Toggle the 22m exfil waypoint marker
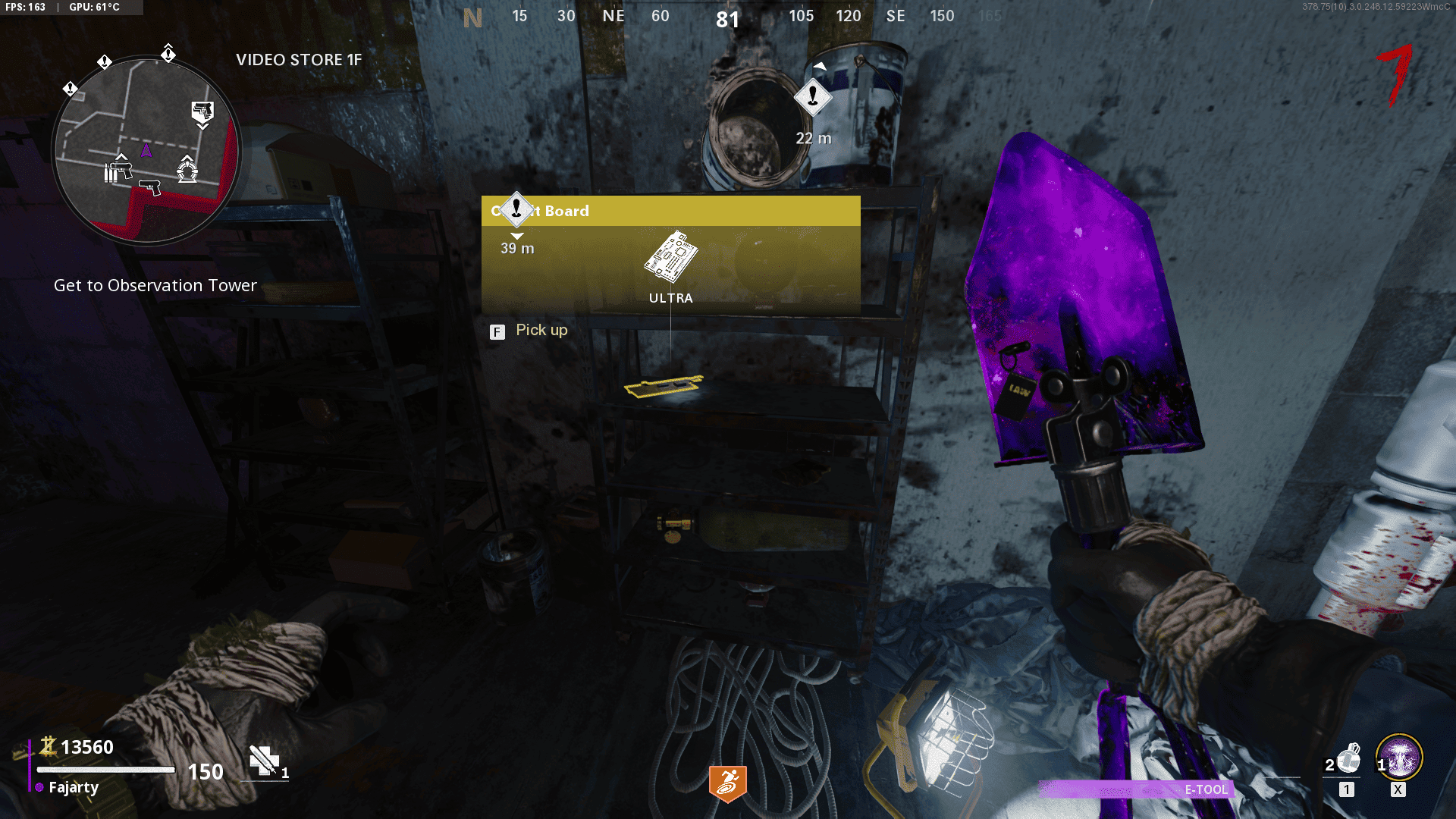Viewport: 1456px width, 819px height. [812, 97]
